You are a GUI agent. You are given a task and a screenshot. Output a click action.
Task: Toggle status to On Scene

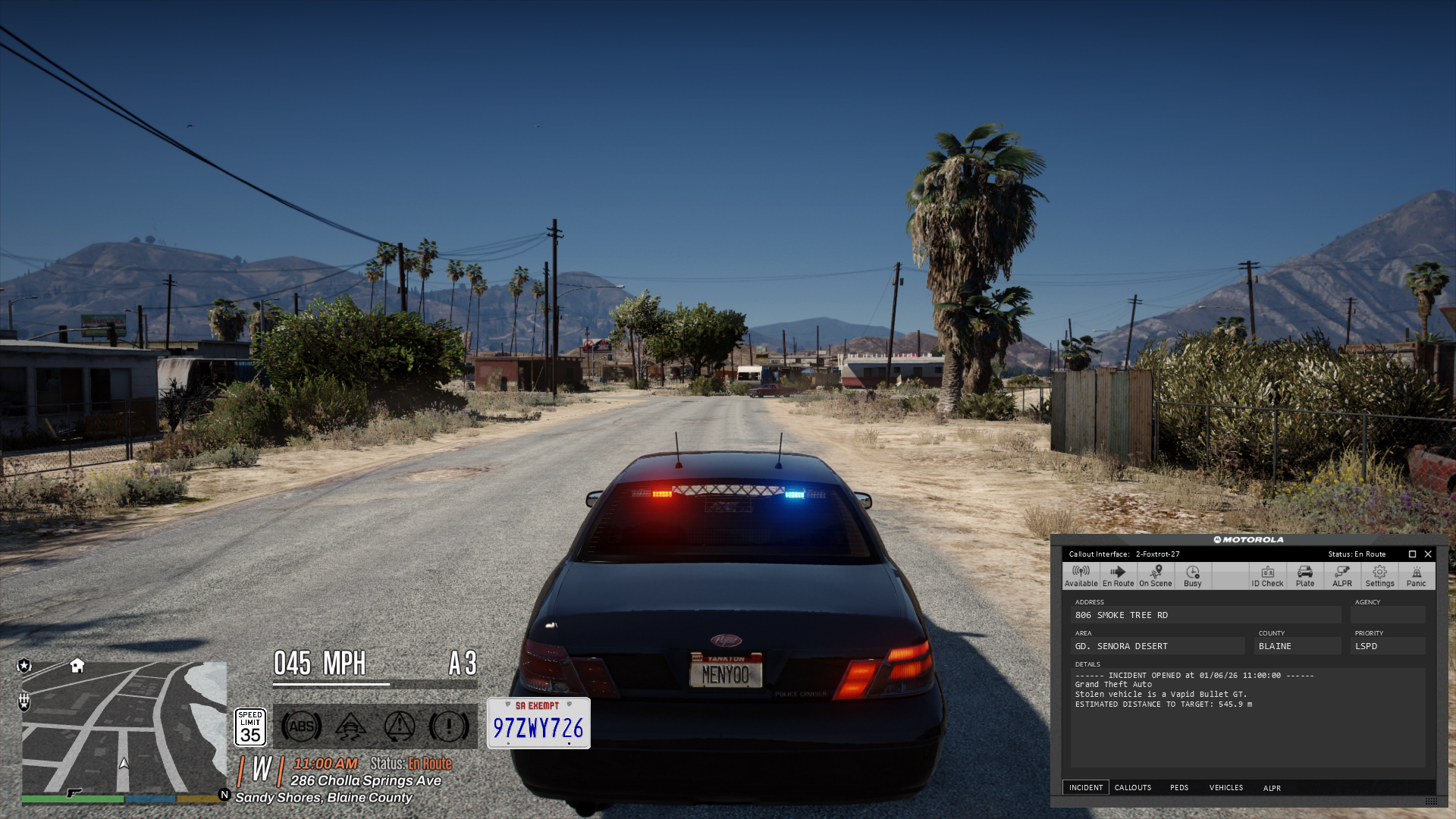coord(1155,576)
